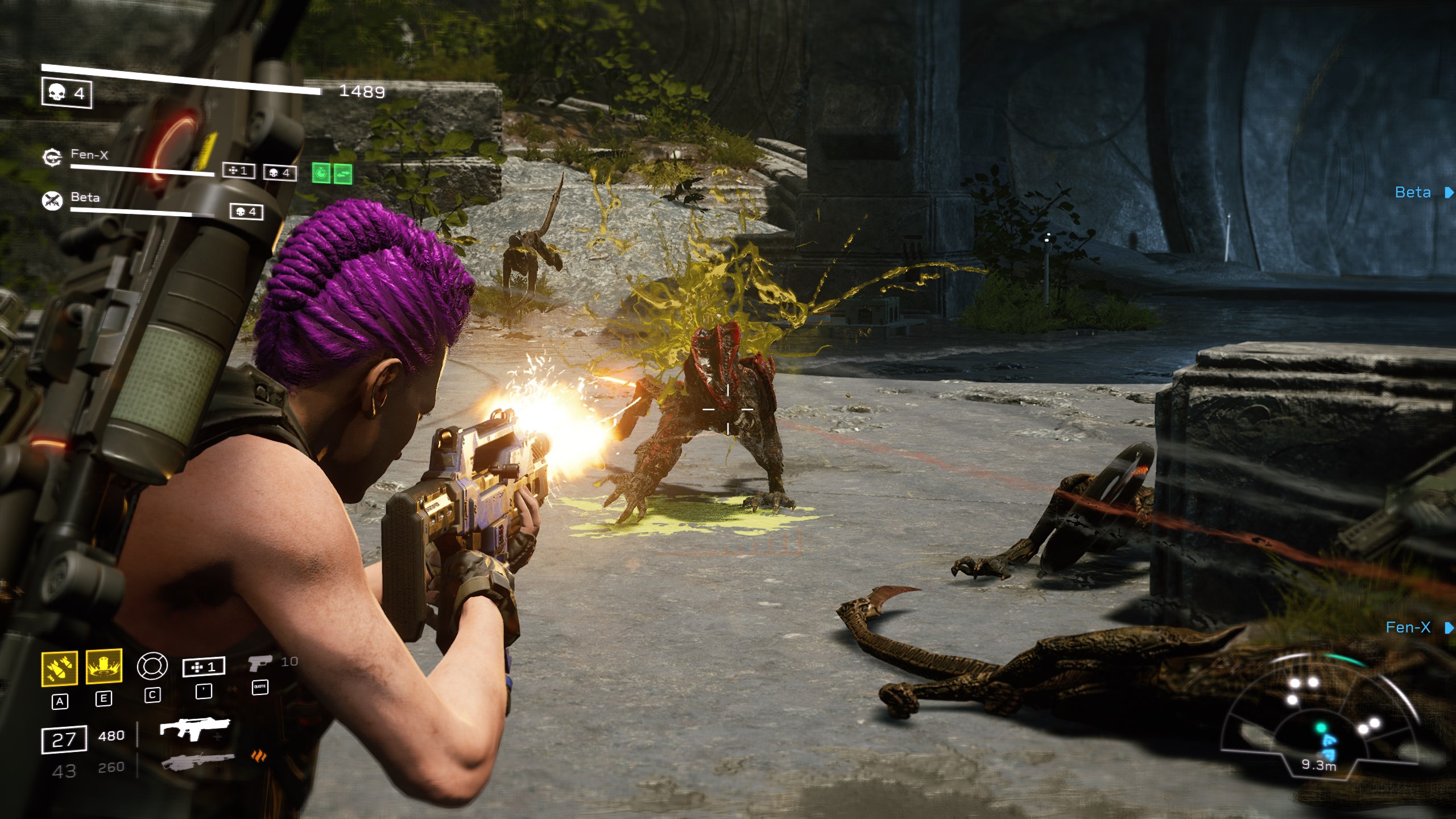
Task: Trigger the blastwave explosion ability
Action: 104,666
